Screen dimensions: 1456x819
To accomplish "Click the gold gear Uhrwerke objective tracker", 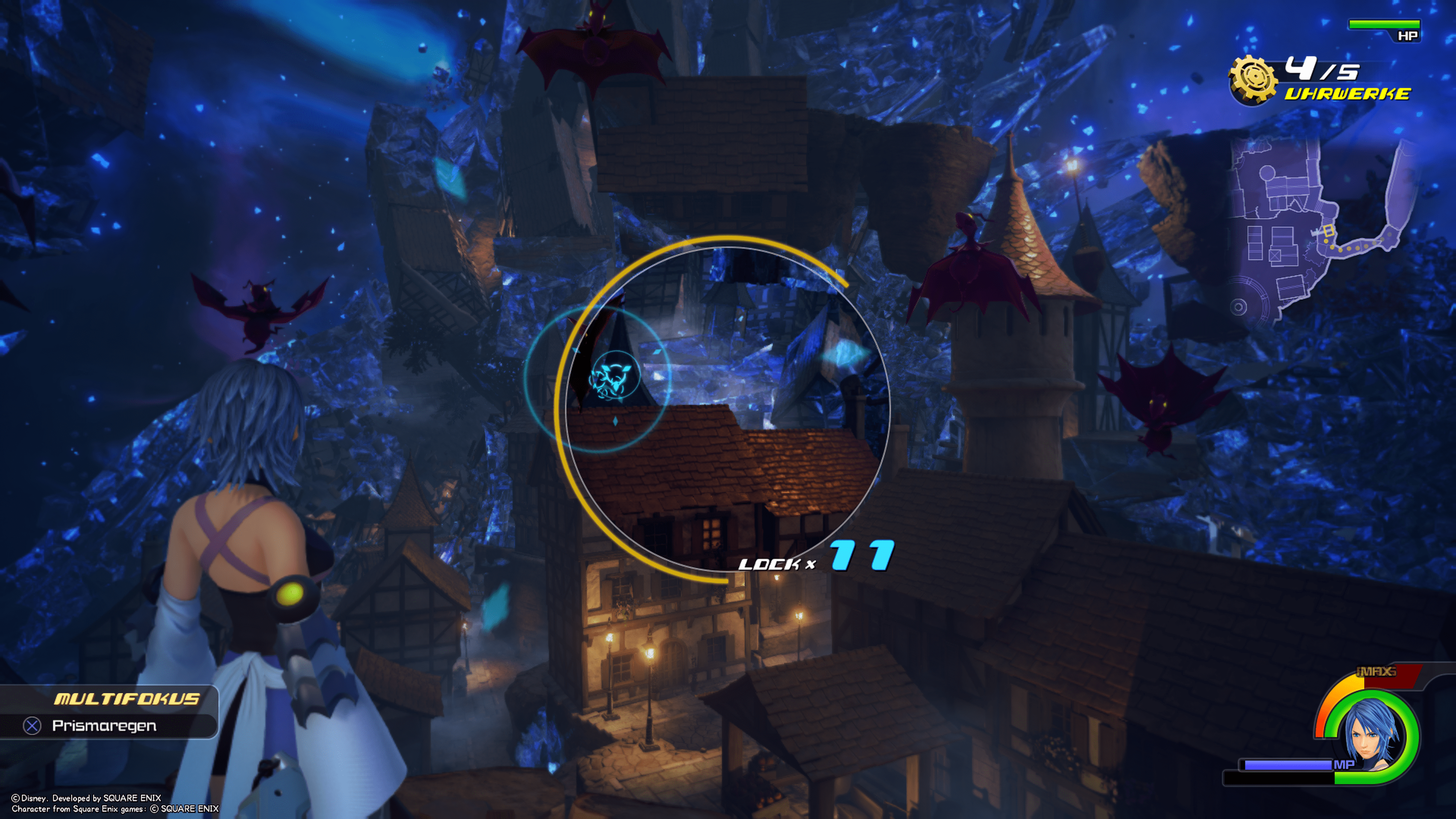I will pos(1253,80).
